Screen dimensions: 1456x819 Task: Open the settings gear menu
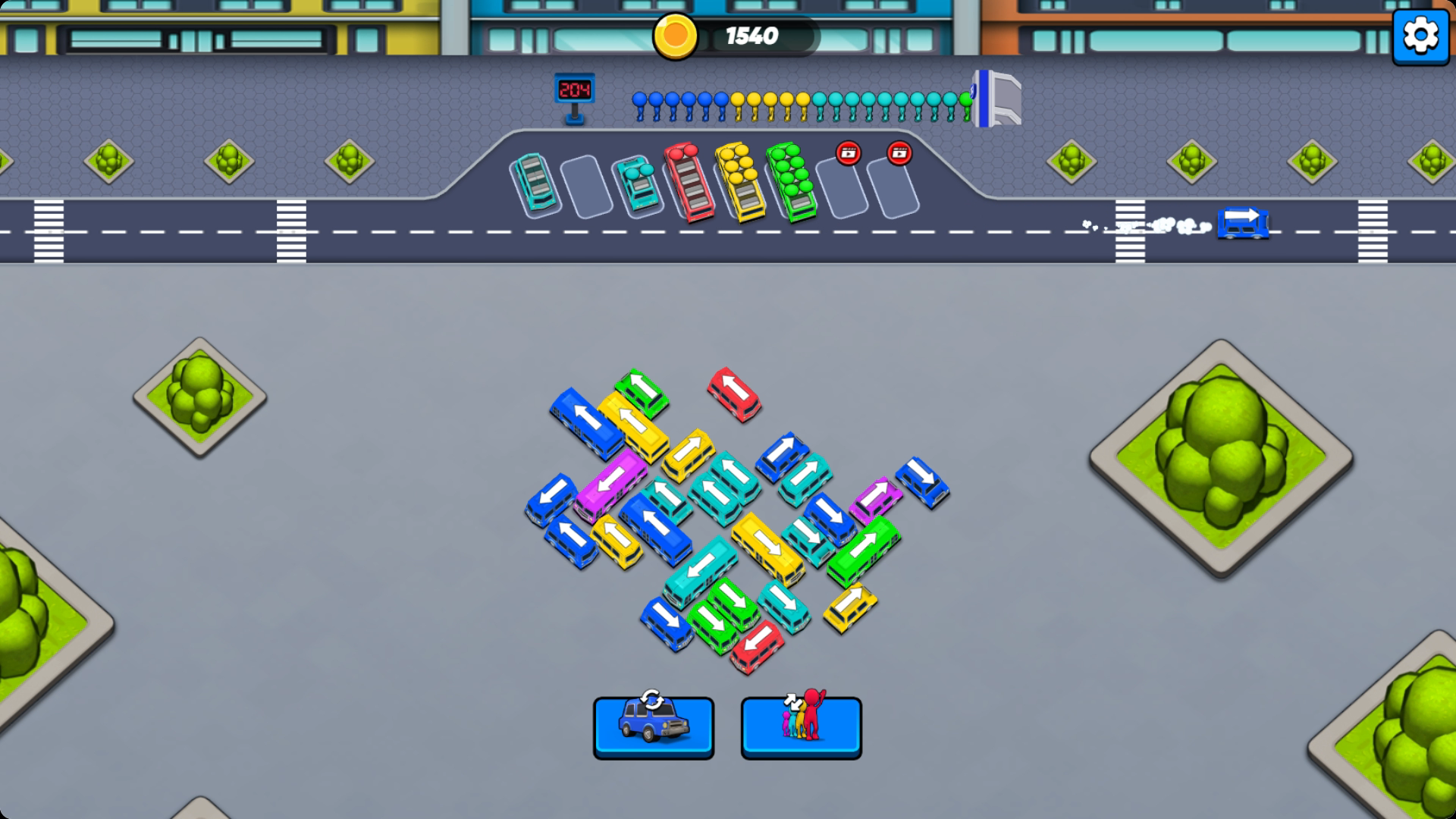(x=1420, y=35)
